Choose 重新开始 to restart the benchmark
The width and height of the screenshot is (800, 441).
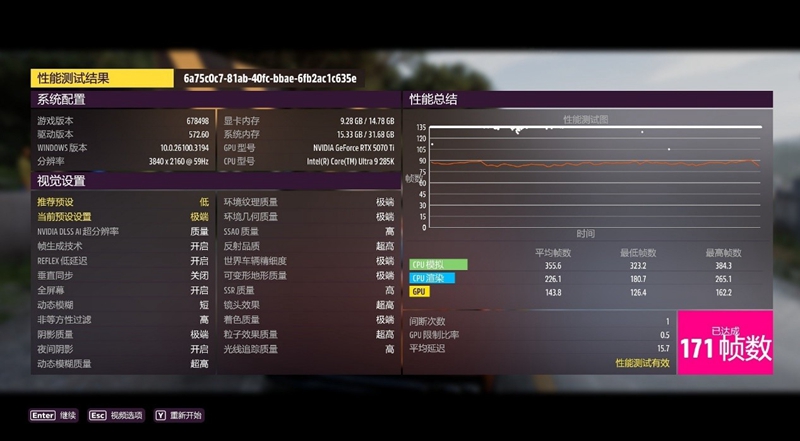point(178,415)
